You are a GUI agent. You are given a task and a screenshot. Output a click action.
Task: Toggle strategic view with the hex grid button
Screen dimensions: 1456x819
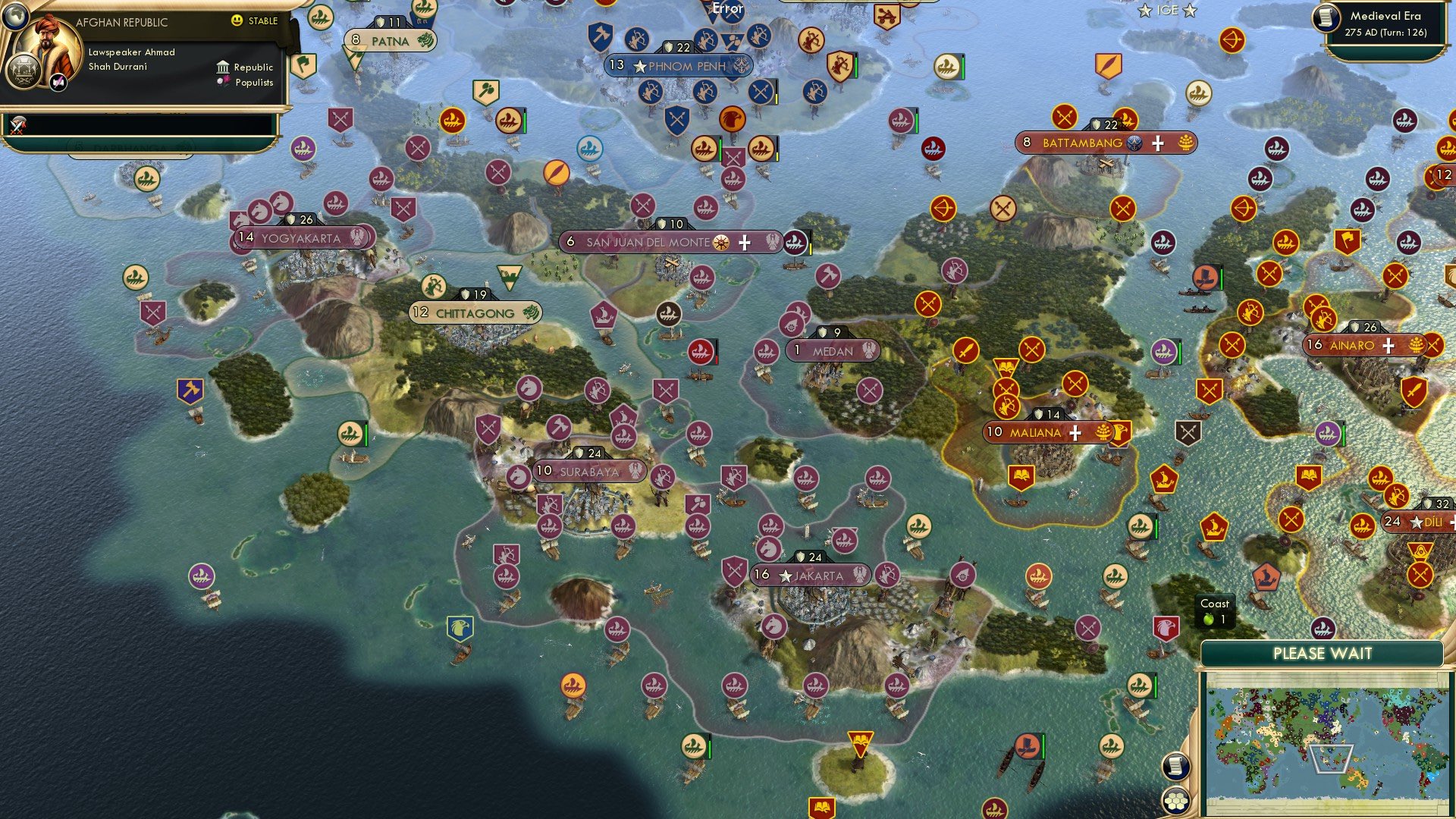pos(1176,800)
